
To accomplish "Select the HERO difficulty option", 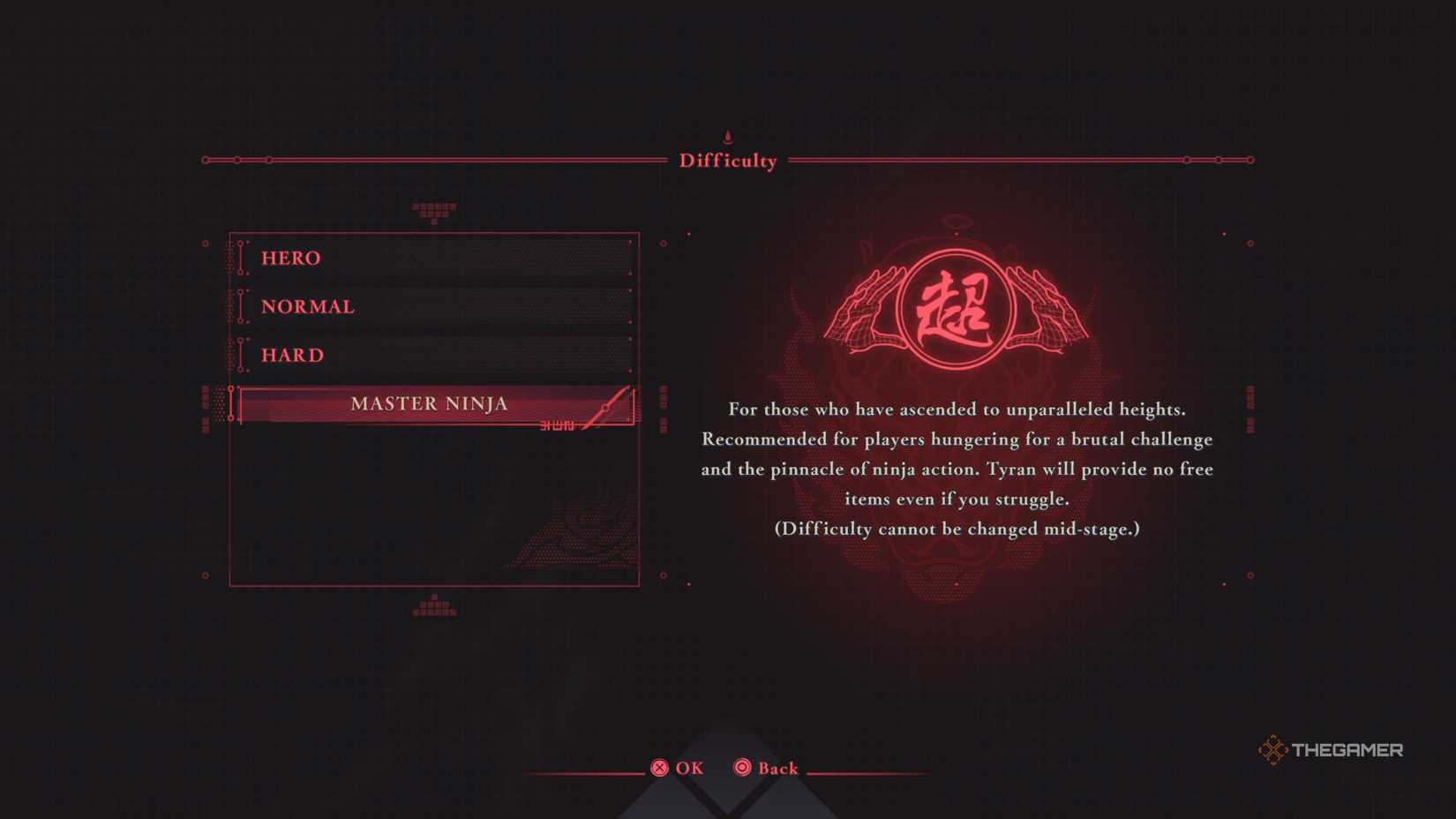I will point(289,258).
